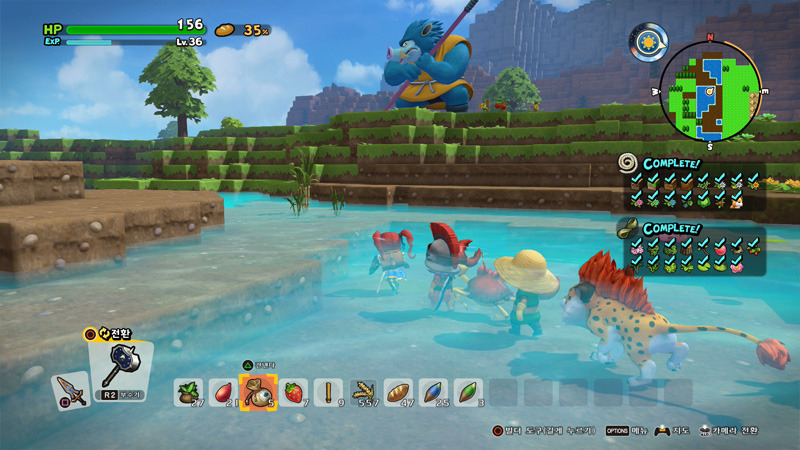
Task: Choose the strawberry hotbar slot
Action: point(294,392)
